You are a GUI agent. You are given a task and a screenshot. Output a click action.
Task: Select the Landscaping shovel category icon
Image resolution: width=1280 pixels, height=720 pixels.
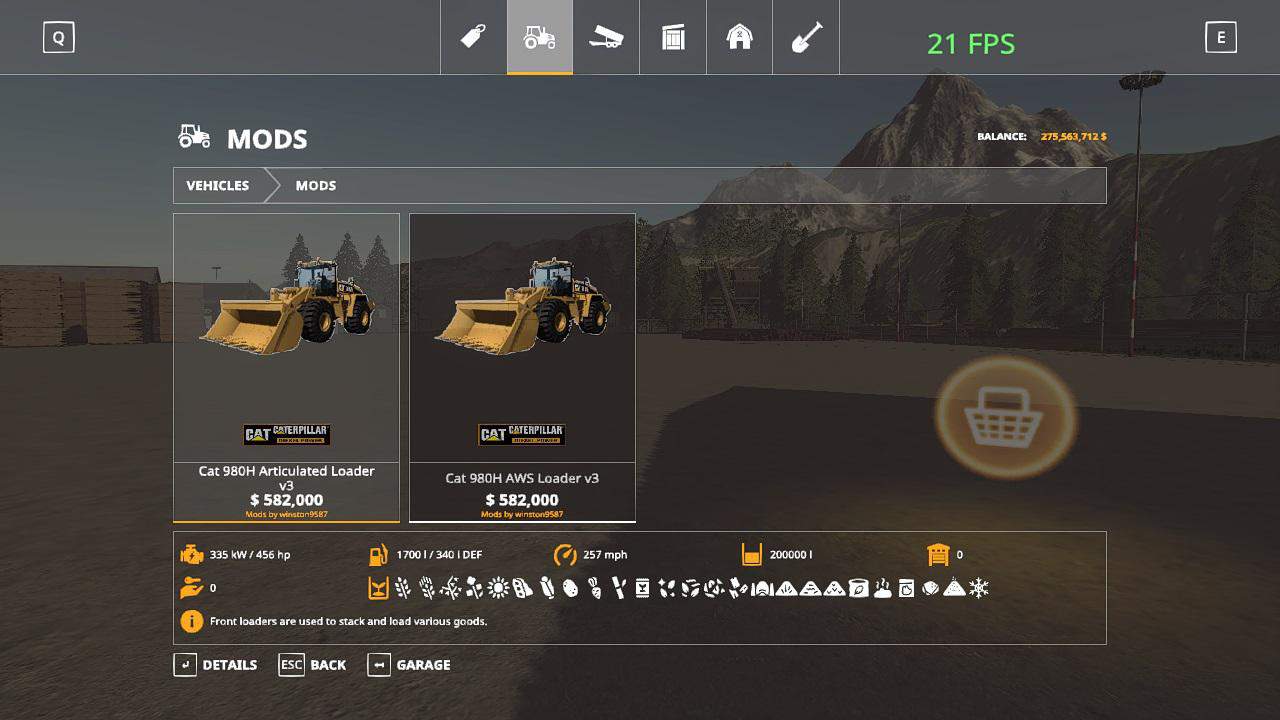805,37
